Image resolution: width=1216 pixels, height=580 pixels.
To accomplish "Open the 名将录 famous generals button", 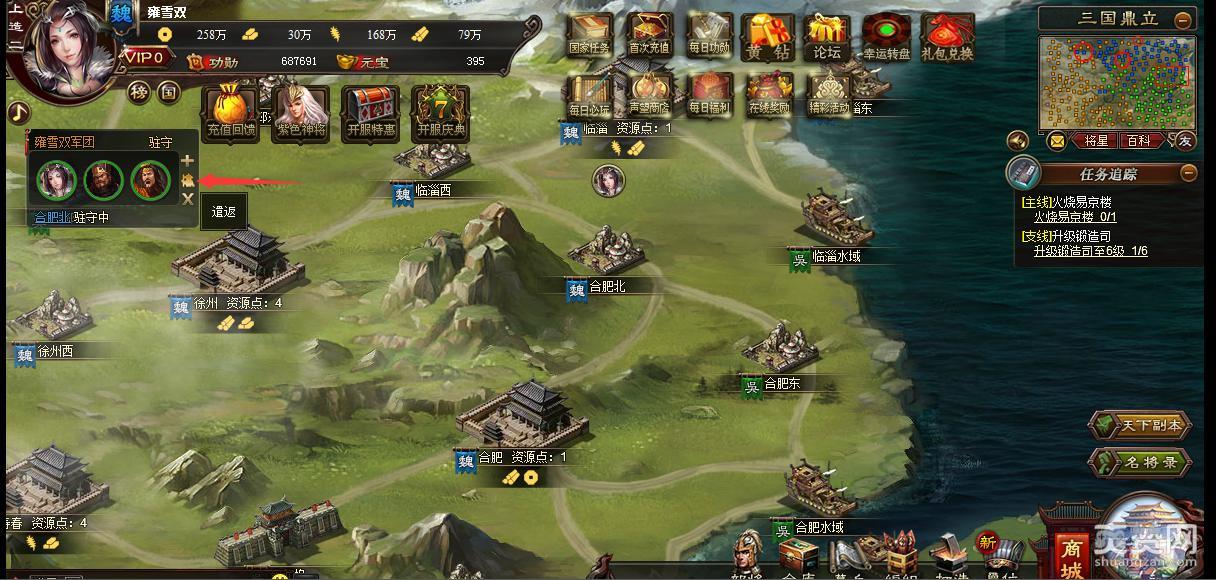I will click(x=1139, y=463).
